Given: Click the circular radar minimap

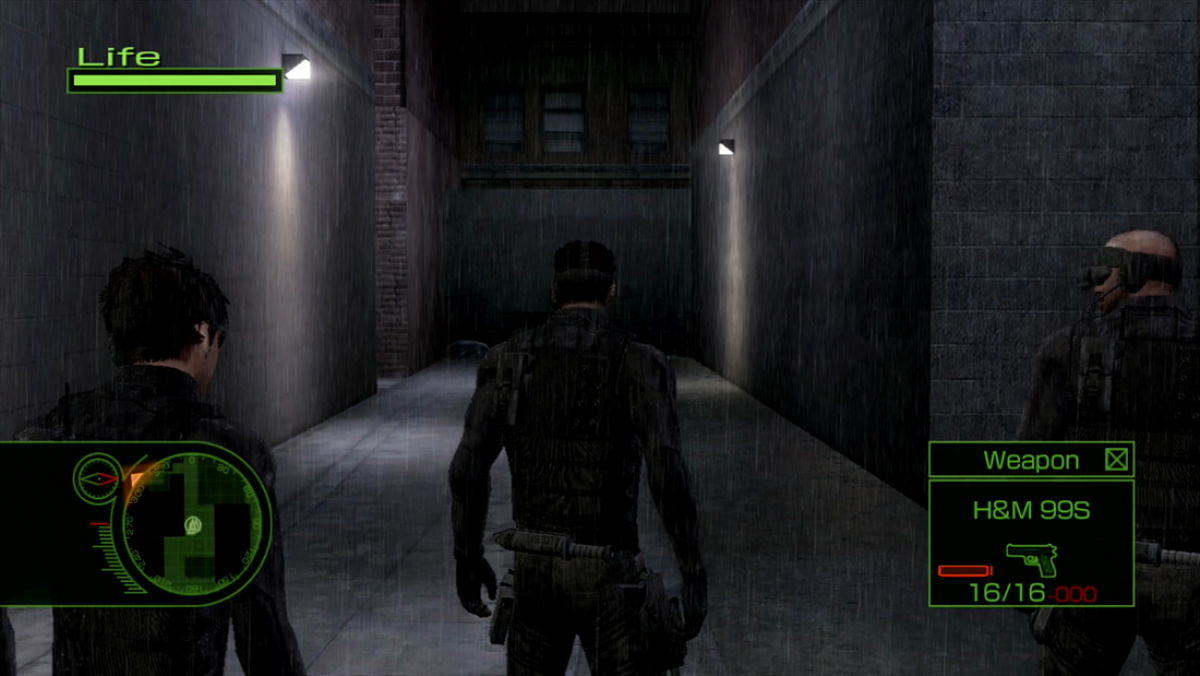Looking at the screenshot, I should pos(195,524).
